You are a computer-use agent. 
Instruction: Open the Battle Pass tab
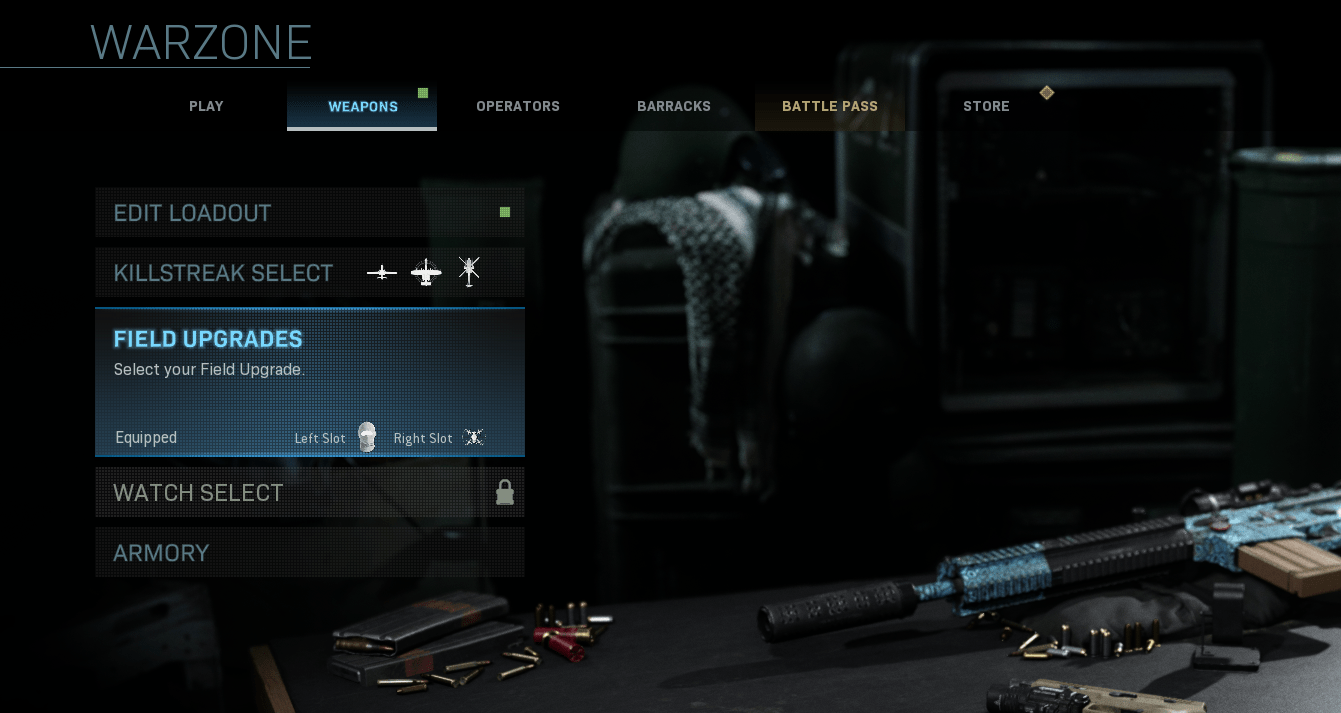pyautogui.click(x=830, y=107)
